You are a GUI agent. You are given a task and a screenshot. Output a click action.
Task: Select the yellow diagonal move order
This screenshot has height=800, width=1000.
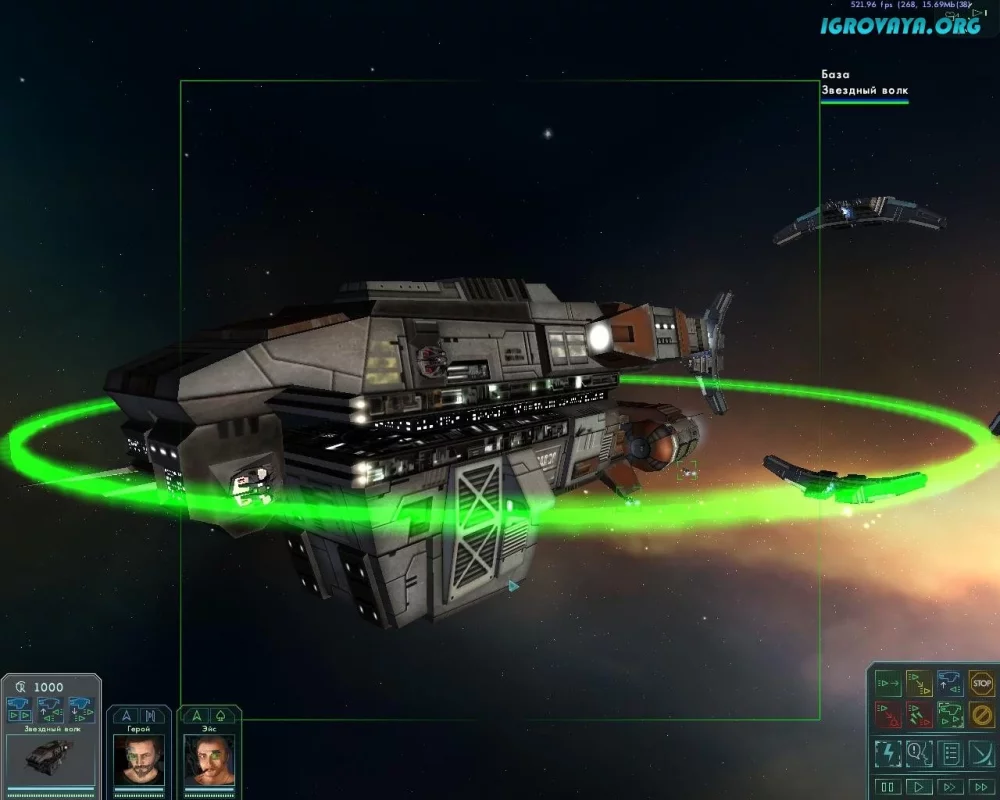(x=919, y=684)
